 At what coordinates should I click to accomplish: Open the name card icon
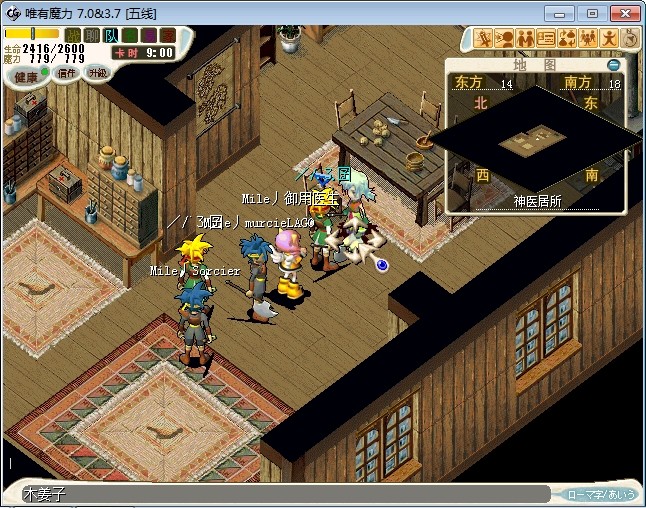click(x=546, y=39)
